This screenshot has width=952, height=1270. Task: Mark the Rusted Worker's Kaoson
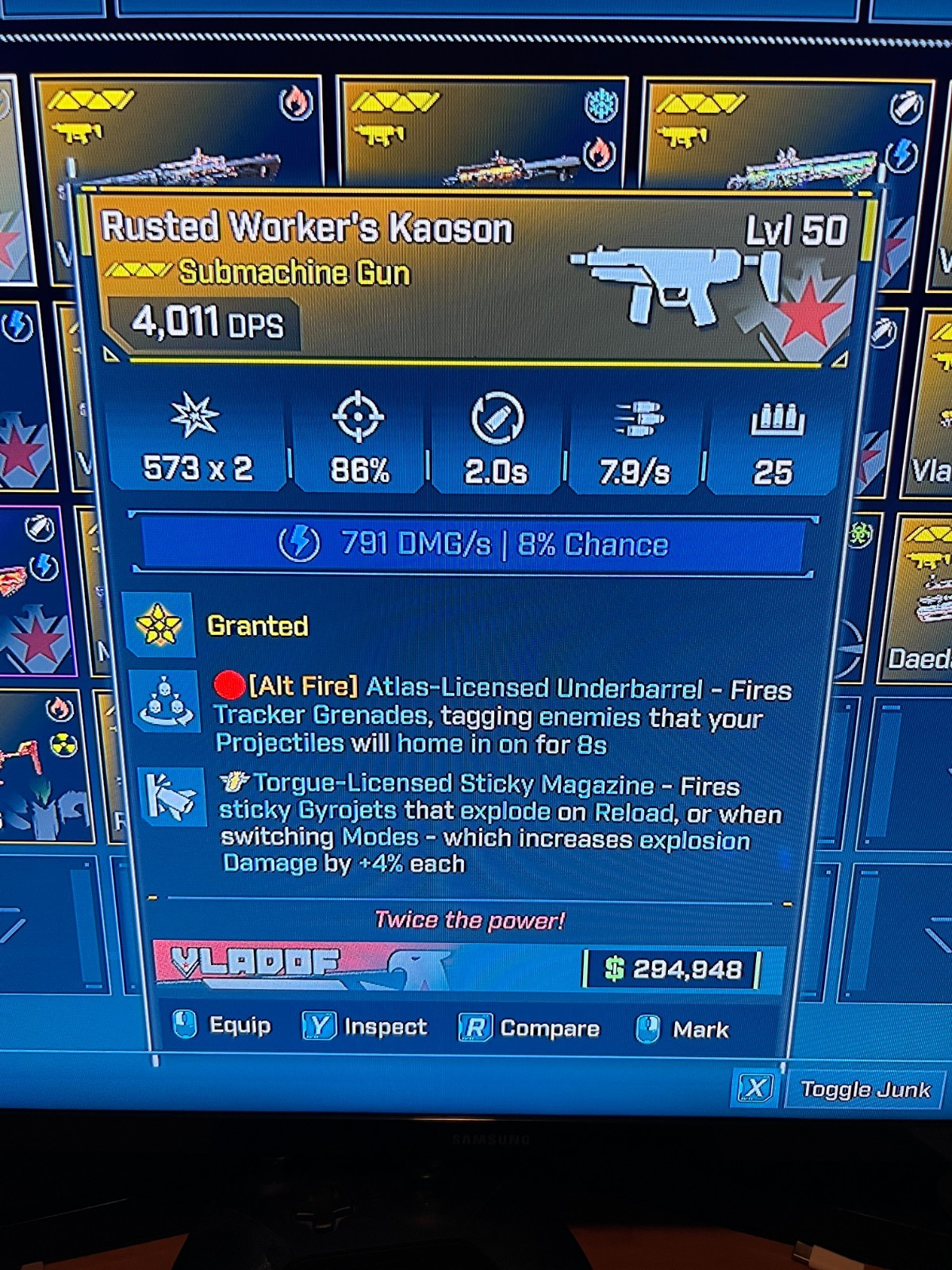click(682, 1029)
